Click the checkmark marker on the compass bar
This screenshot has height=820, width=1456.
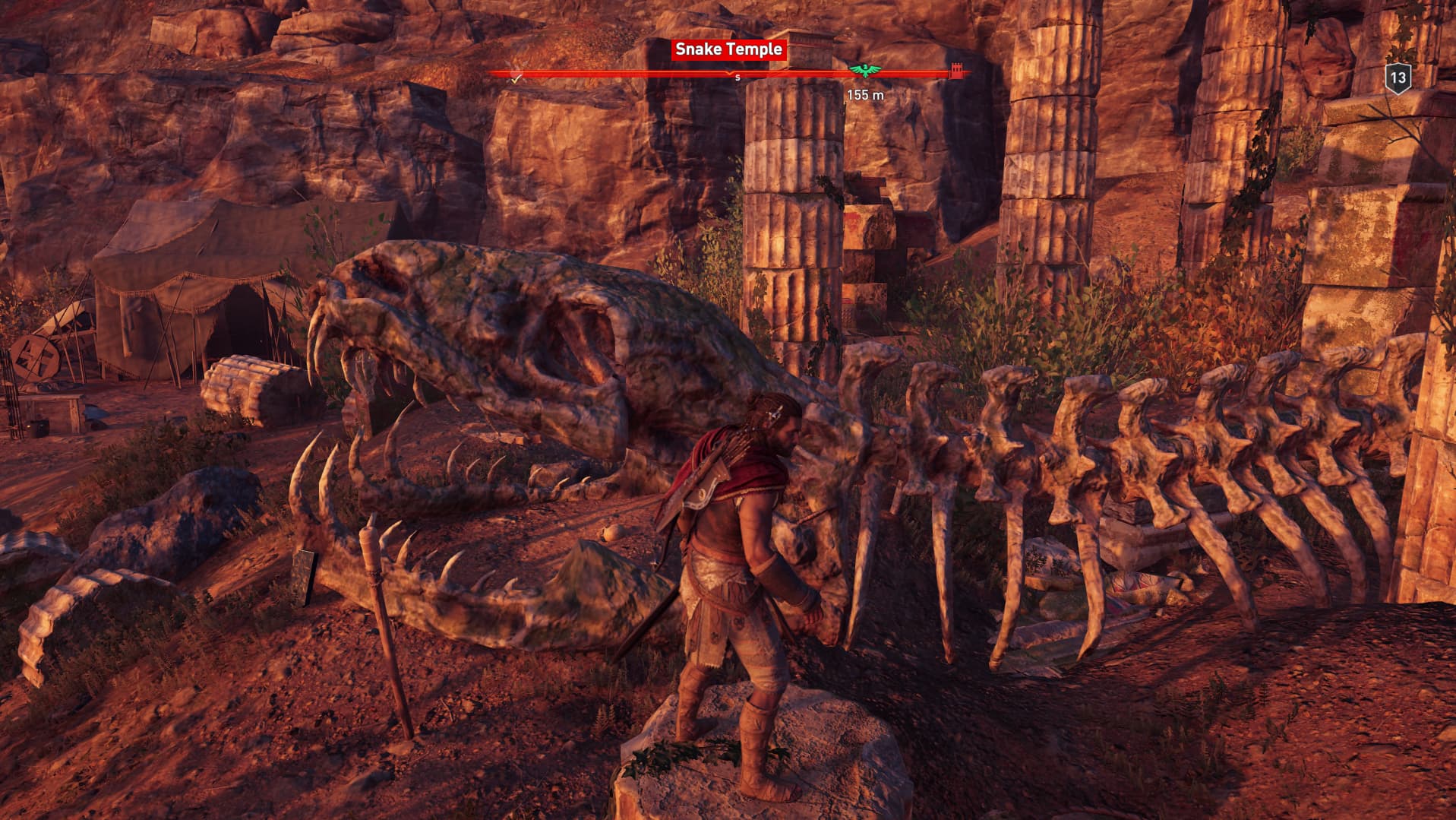click(x=516, y=78)
